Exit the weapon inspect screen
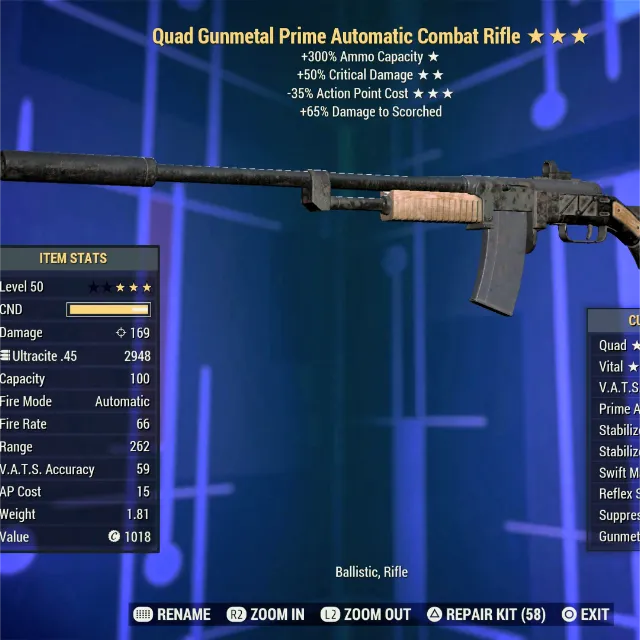The width and height of the screenshot is (640, 640). (585, 614)
